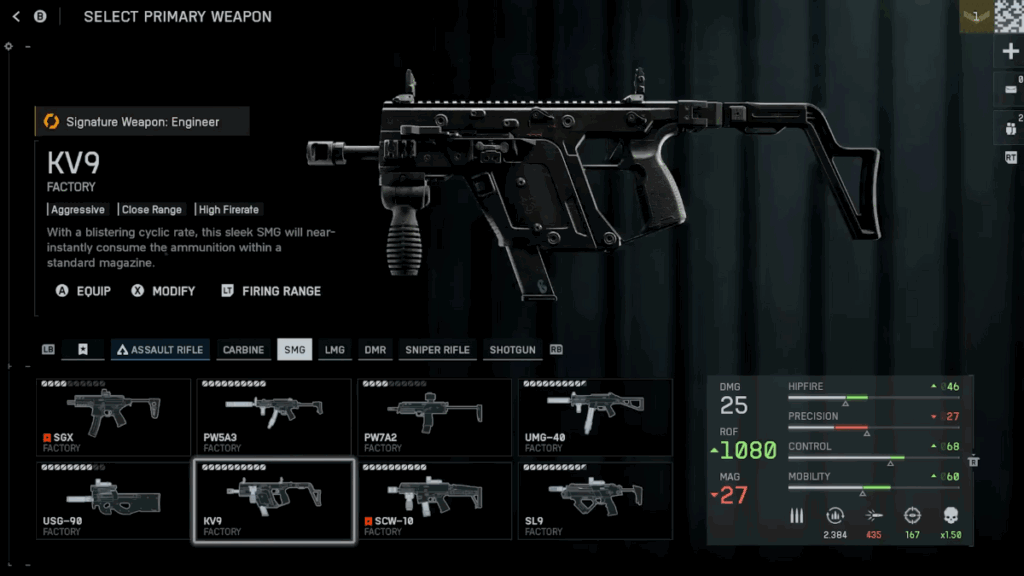Show the DMR weapon category
The width and height of the screenshot is (1024, 576).
[374, 350]
